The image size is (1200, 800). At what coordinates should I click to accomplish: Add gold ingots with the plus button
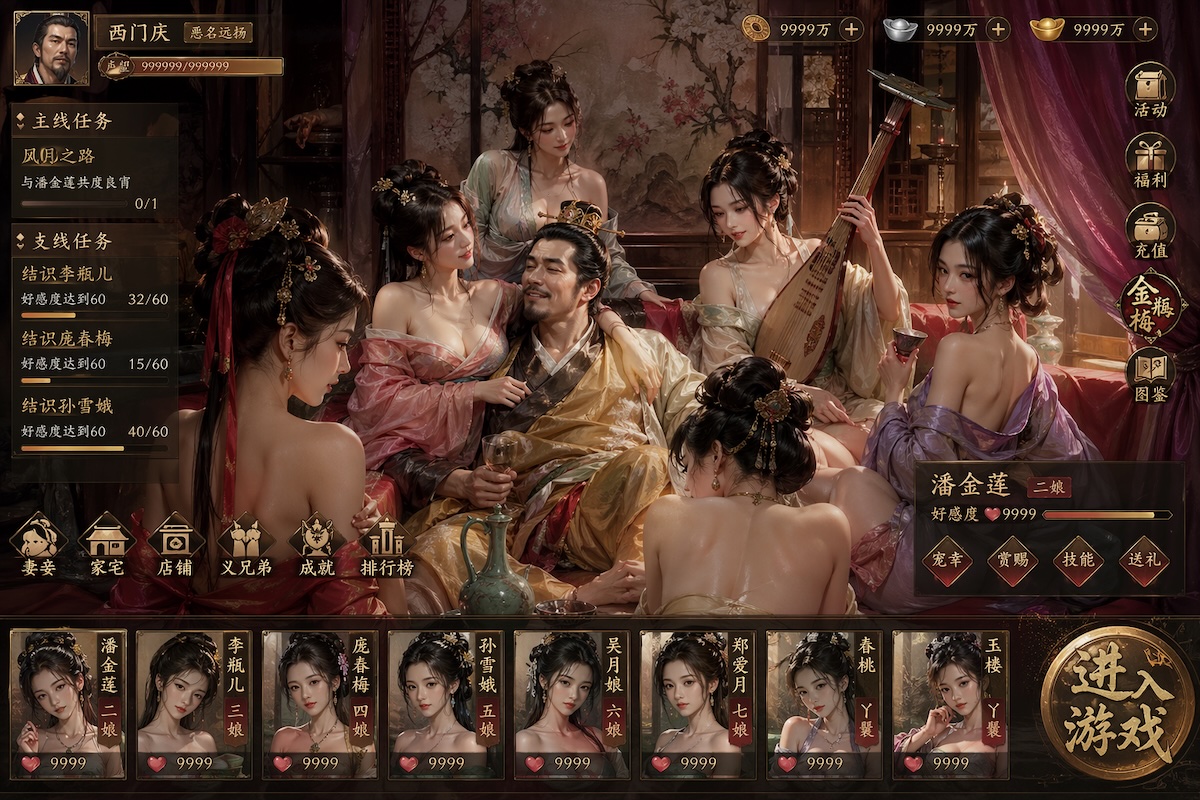click(x=1146, y=29)
